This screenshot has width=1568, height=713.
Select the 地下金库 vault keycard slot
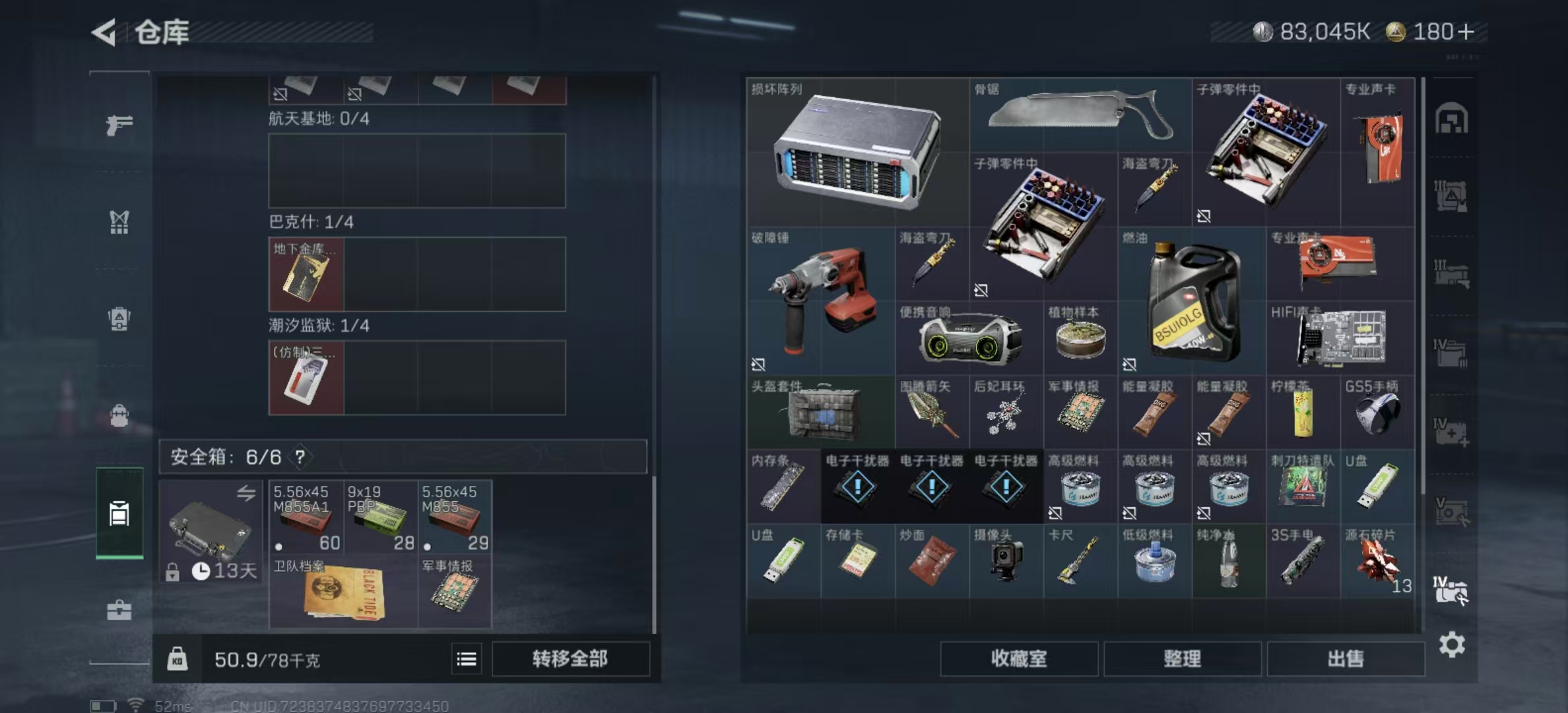click(306, 274)
